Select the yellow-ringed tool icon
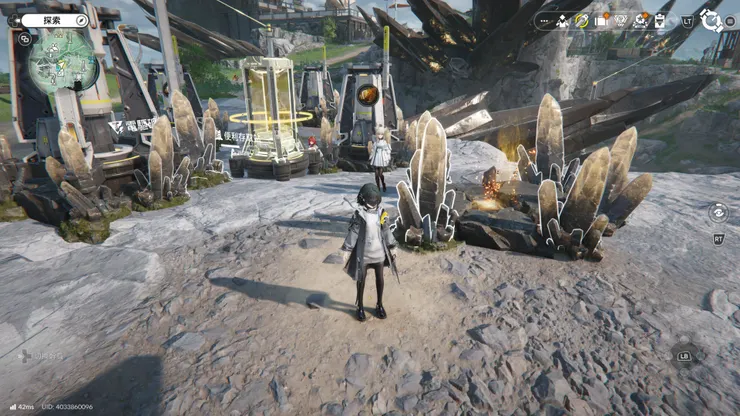The image size is (740, 416). coord(582,20)
